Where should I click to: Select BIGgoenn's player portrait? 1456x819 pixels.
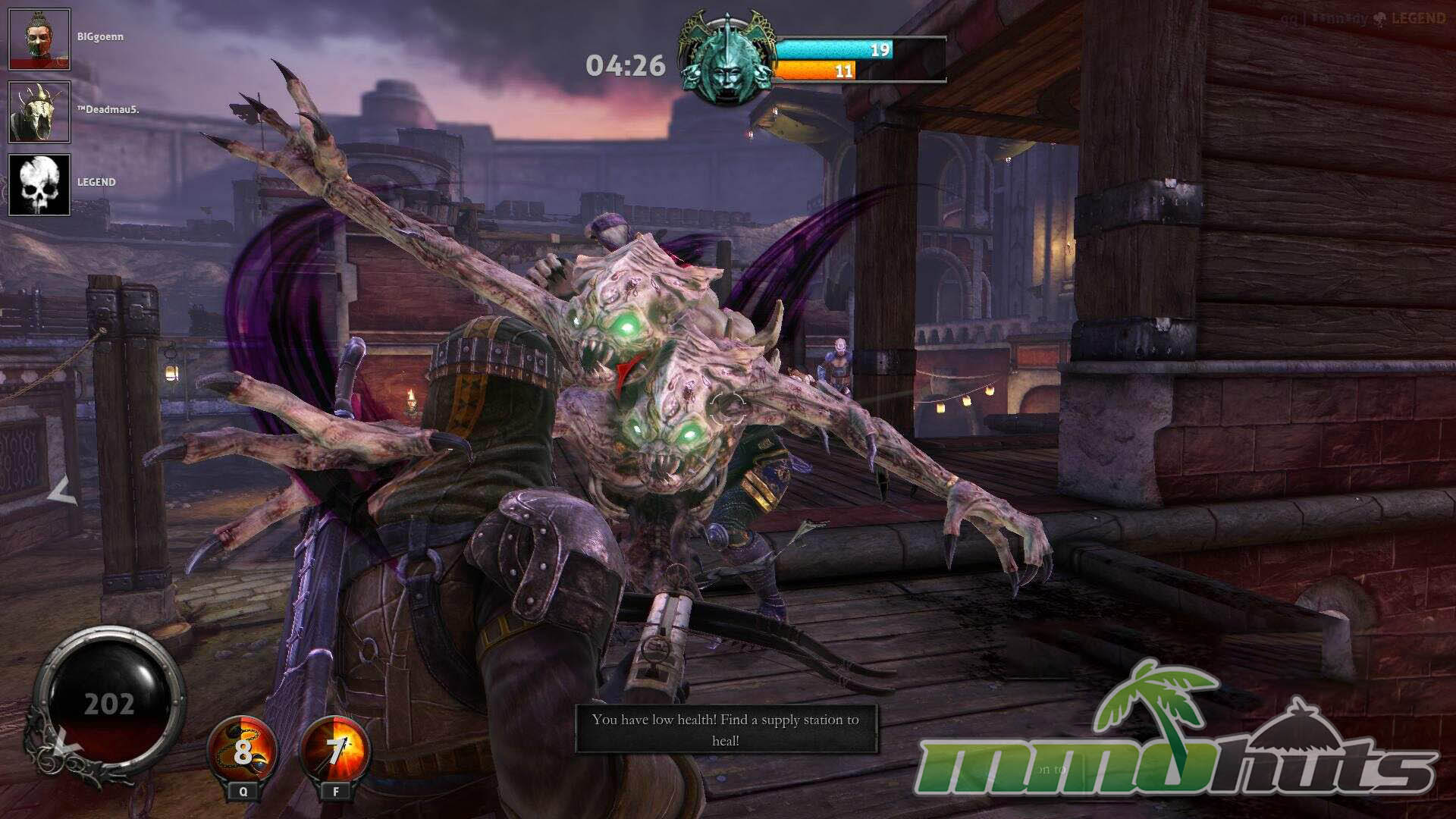pos(39,39)
